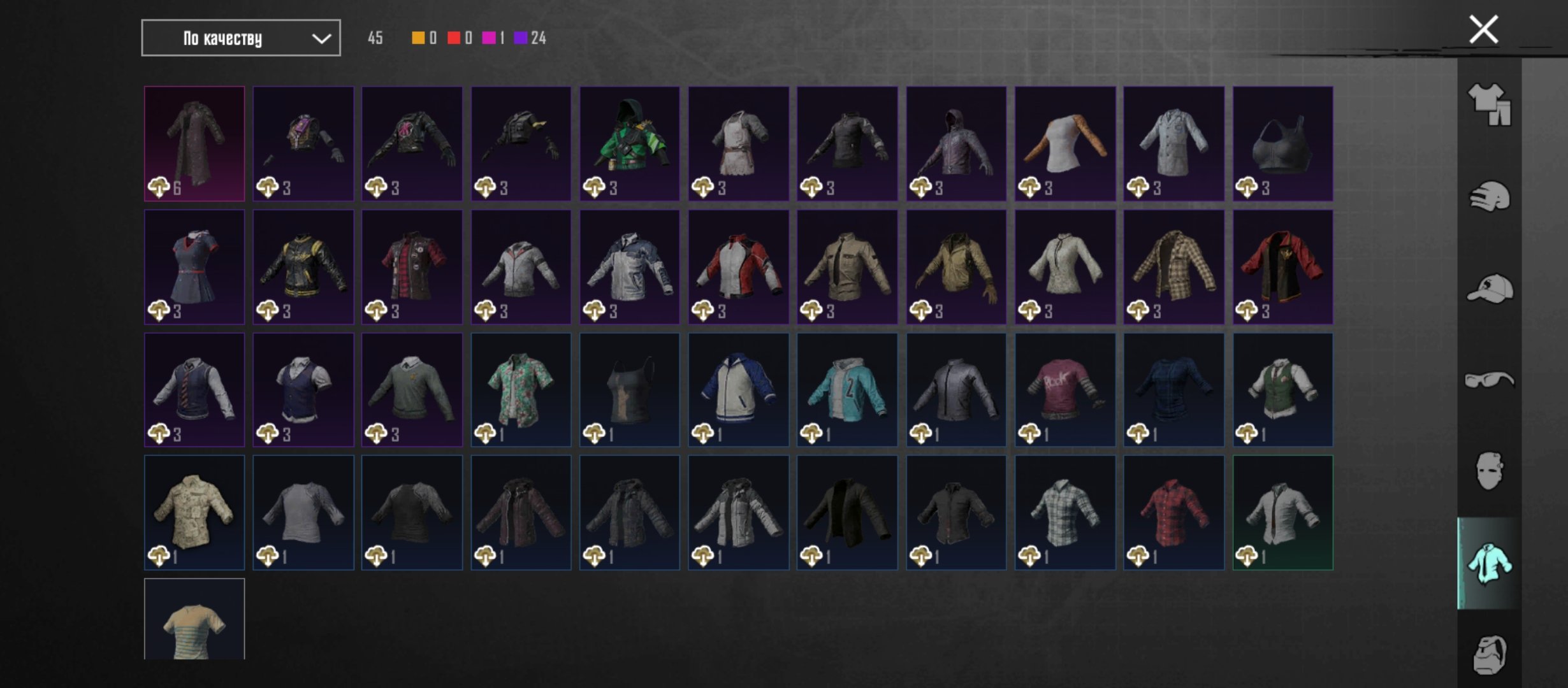The image size is (1568, 688).
Task: Pick the teal hoodie with number 2
Action: 847,389
